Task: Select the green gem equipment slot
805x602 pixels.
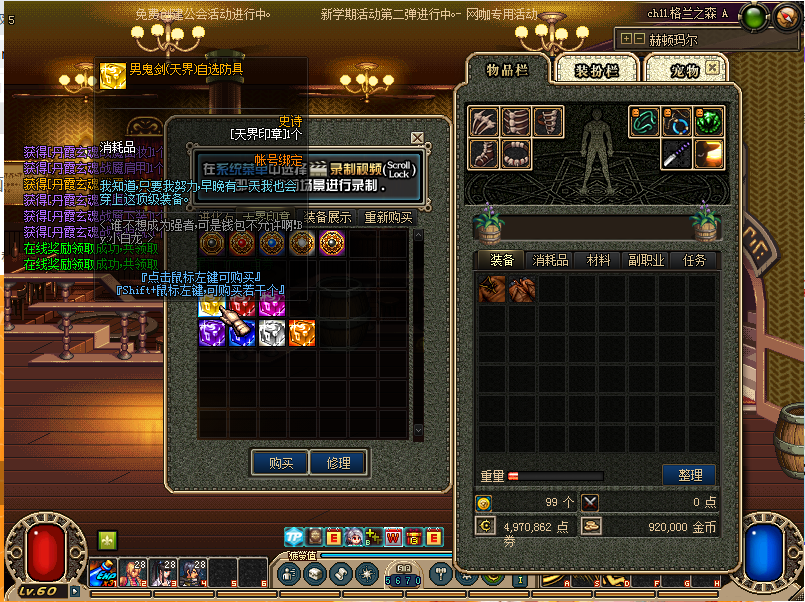Action: [708, 122]
